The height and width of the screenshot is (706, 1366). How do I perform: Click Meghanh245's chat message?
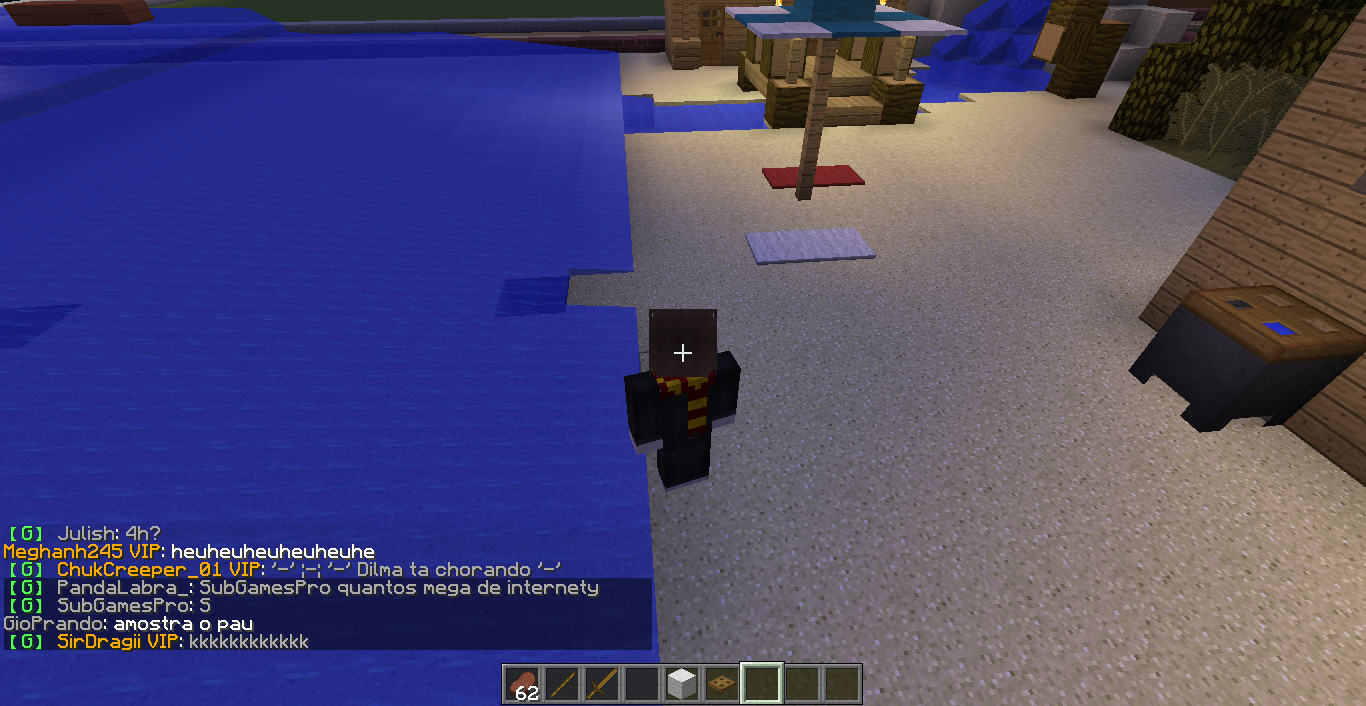pyautogui.click(x=273, y=552)
